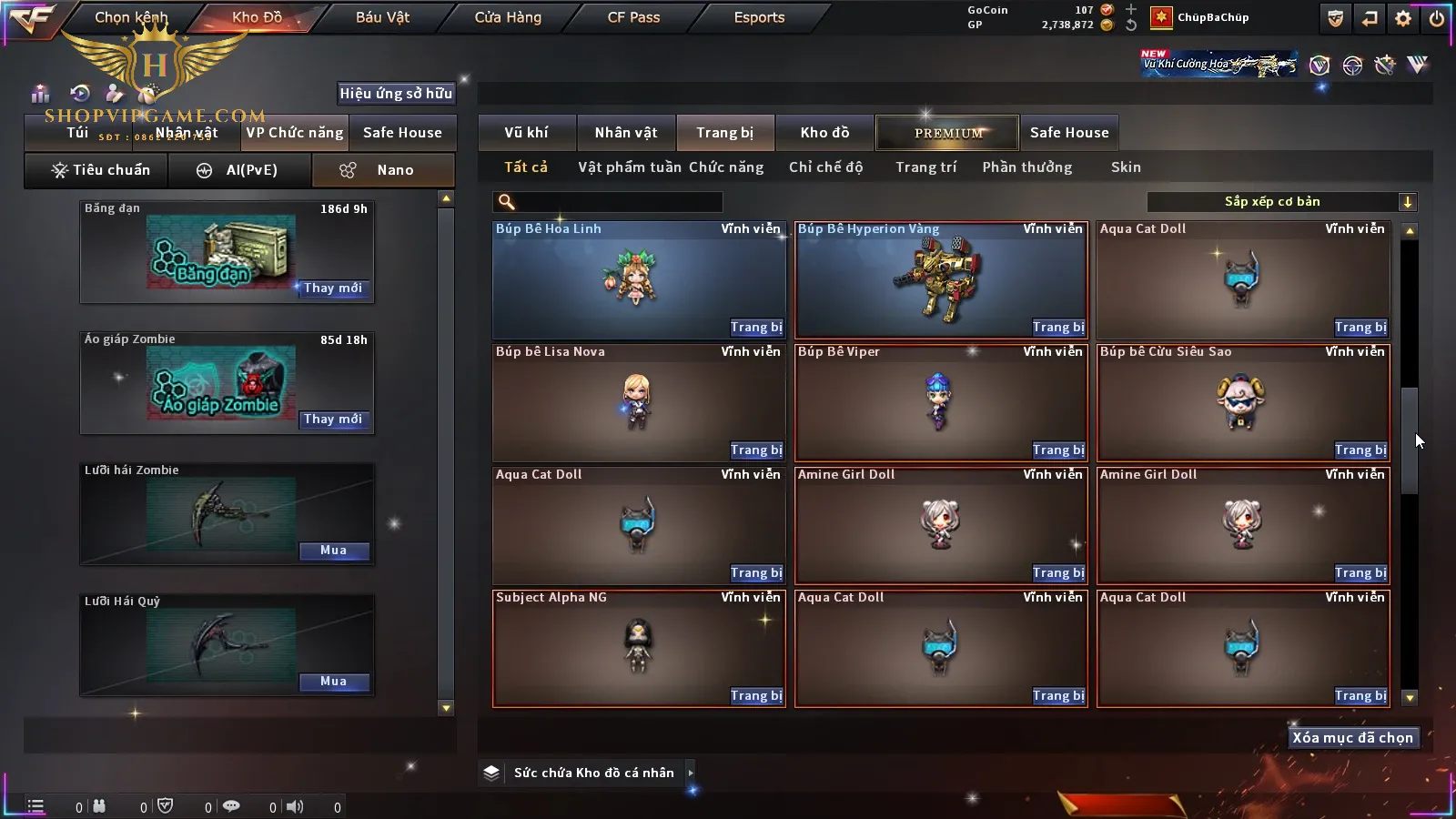Click Xóa mục đã chọn button

click(x=1352, y=738)
